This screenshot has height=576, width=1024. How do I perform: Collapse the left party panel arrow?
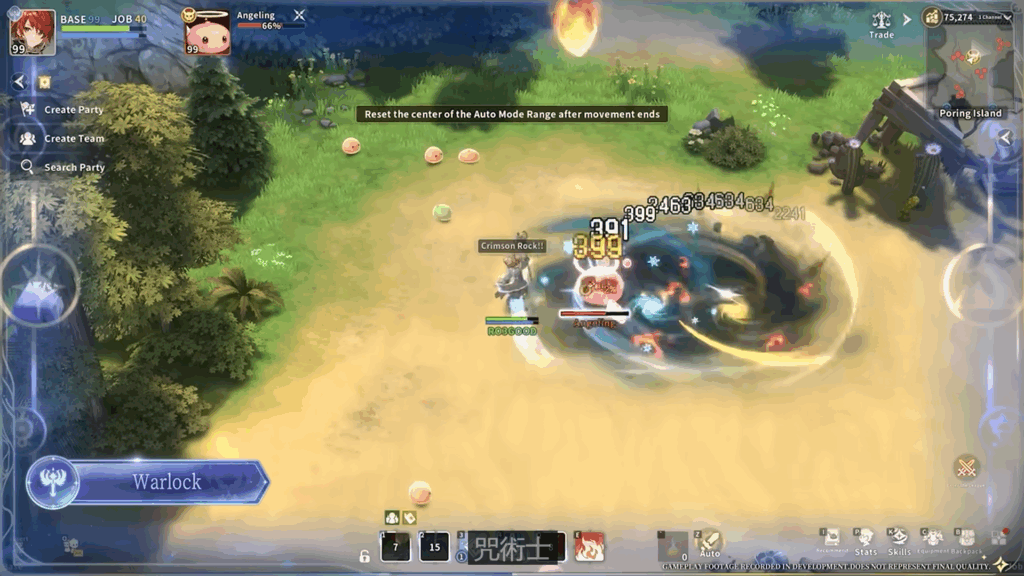(x=19, y=82)
